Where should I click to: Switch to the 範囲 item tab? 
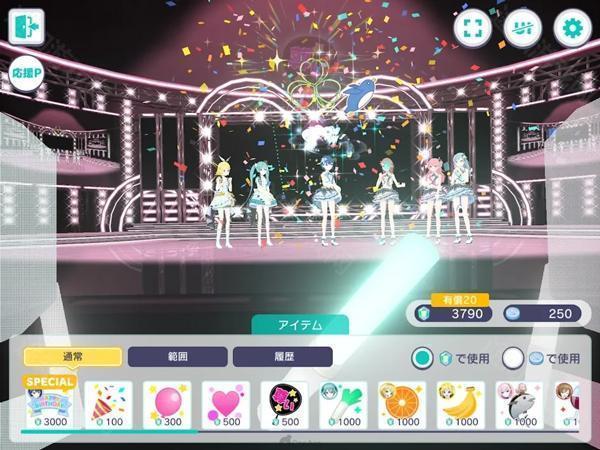(x=177, y=356)
